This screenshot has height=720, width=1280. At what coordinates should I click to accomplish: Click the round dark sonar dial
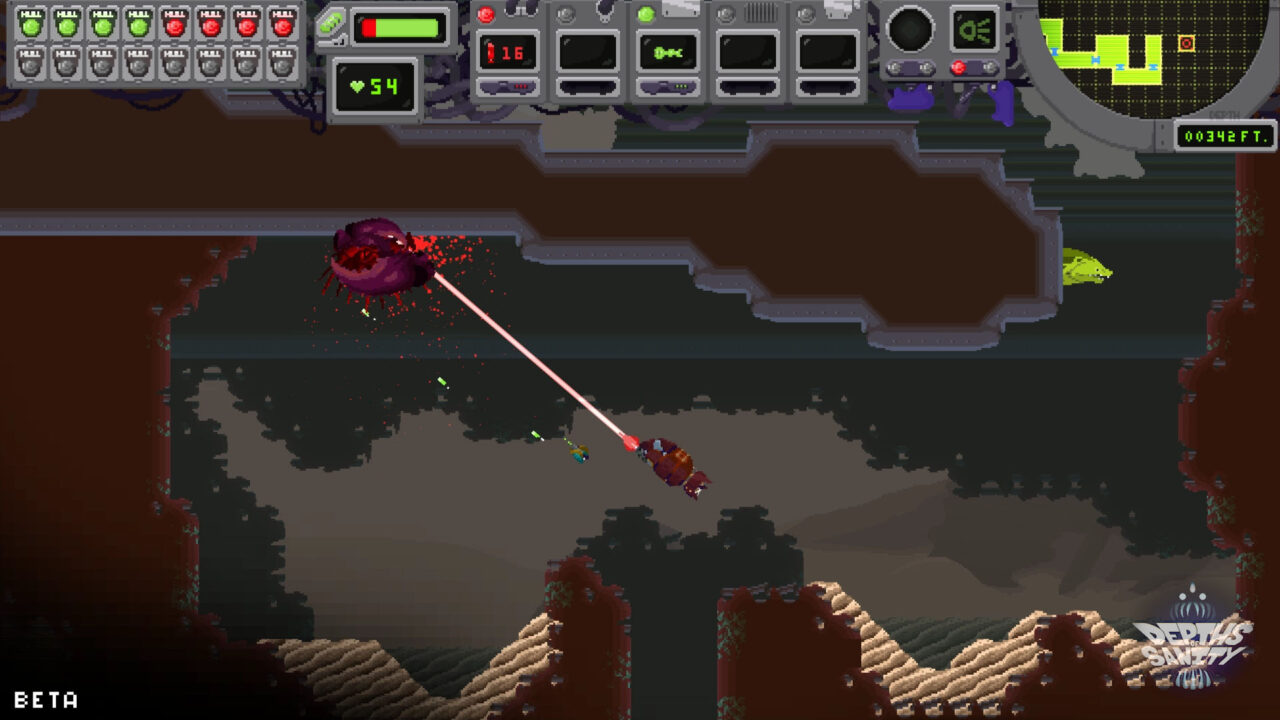(911, 29)
